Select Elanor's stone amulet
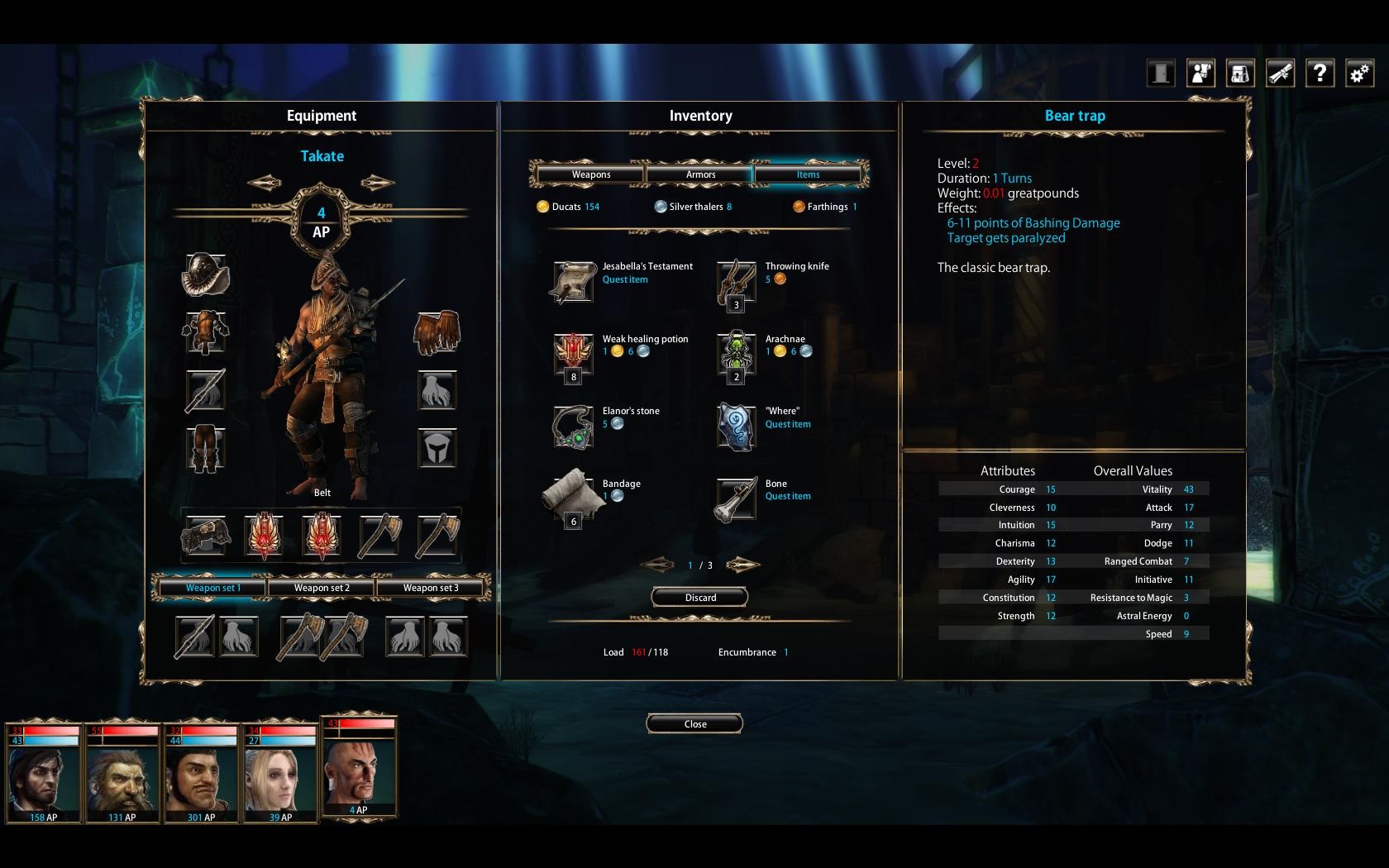Screen dimensions: 1389x868 point(573,427)
